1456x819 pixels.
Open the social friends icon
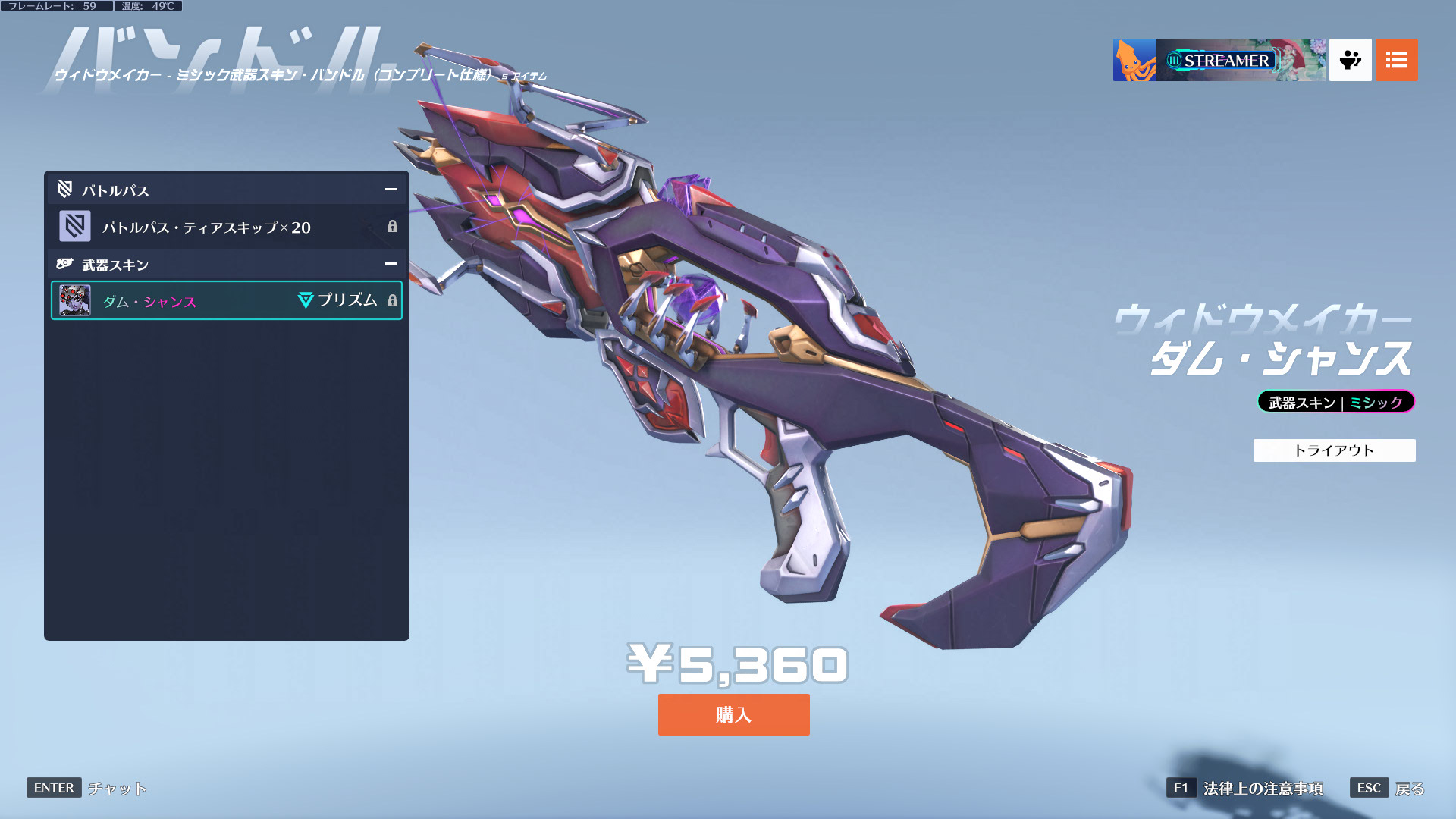1350,60
